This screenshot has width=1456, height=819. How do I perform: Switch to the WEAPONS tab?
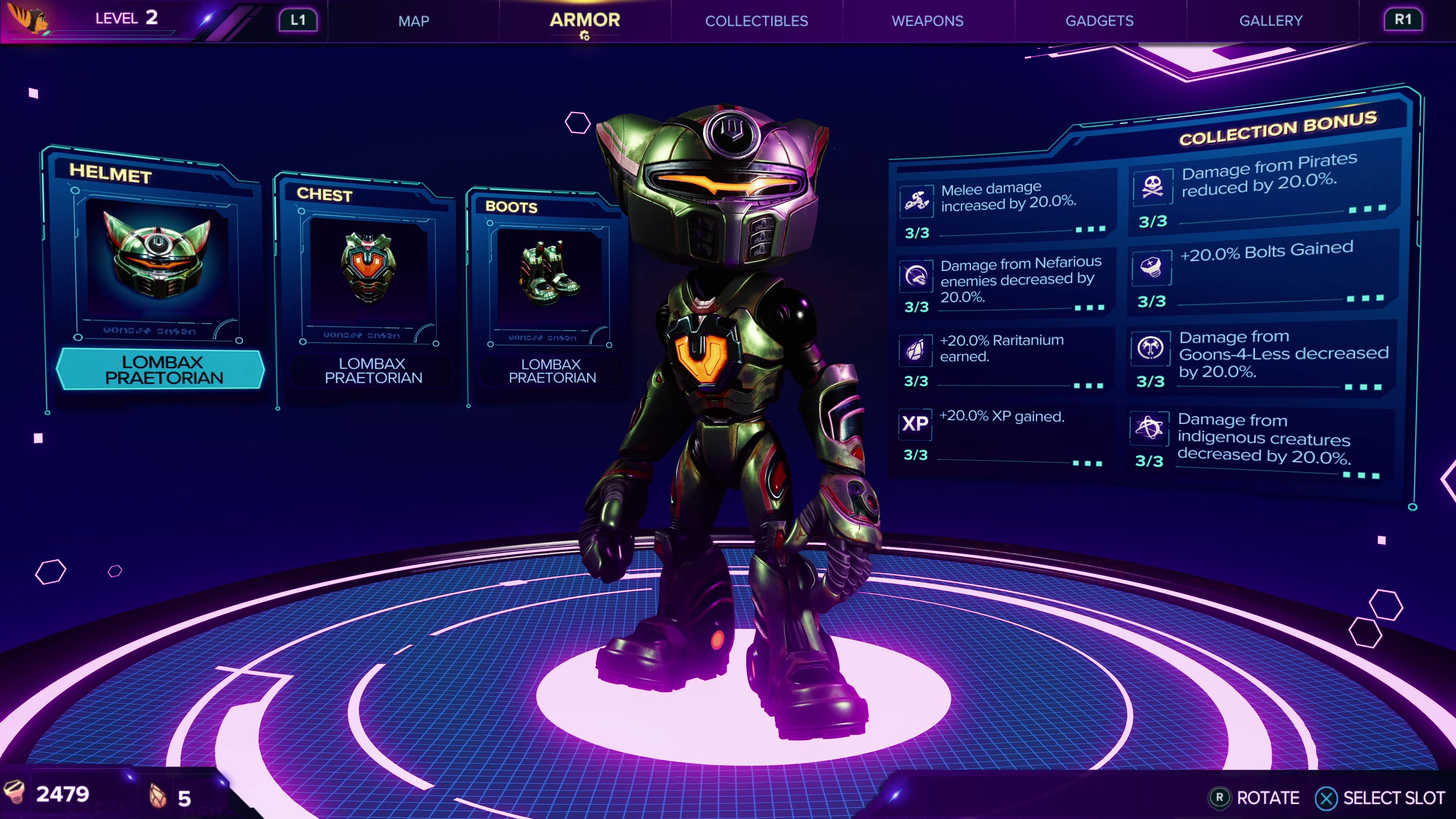click(927, 21)
